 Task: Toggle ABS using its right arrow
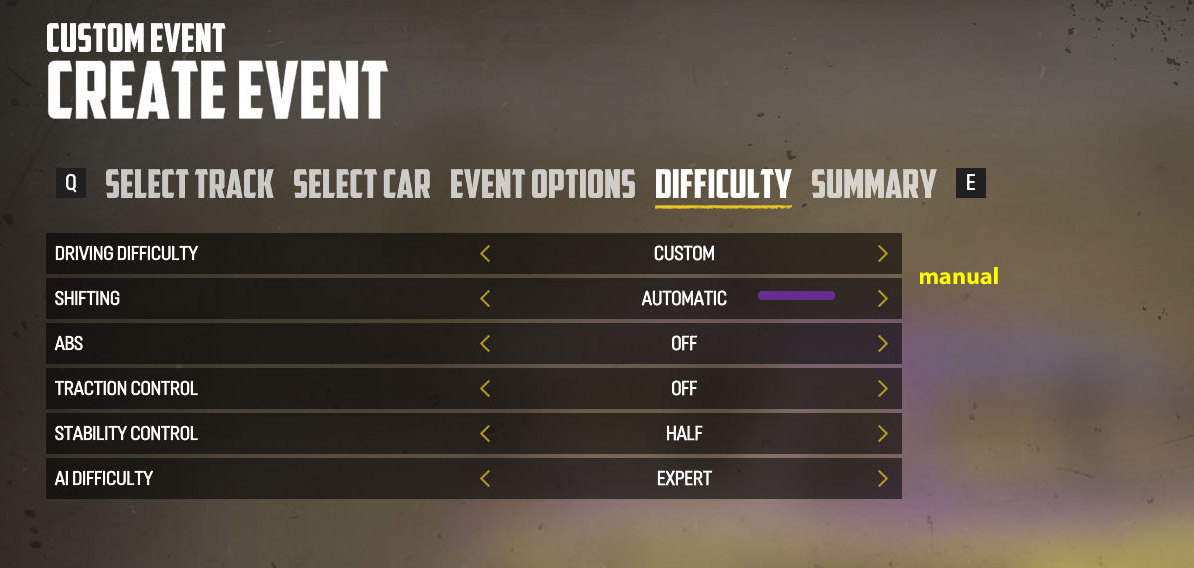tap(882, 344)
